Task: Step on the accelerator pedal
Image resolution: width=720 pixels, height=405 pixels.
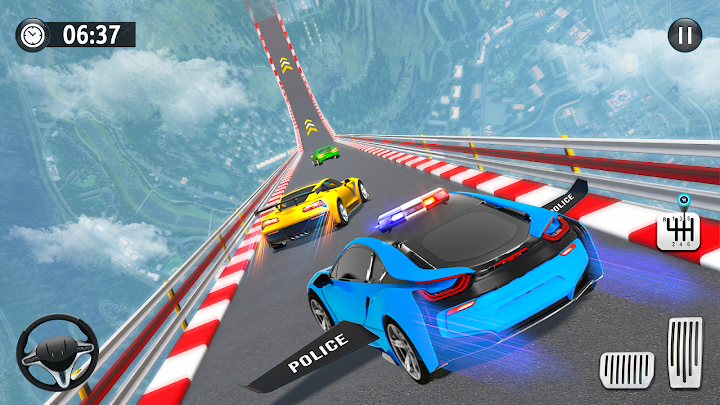Action: (x=685, y=351)
